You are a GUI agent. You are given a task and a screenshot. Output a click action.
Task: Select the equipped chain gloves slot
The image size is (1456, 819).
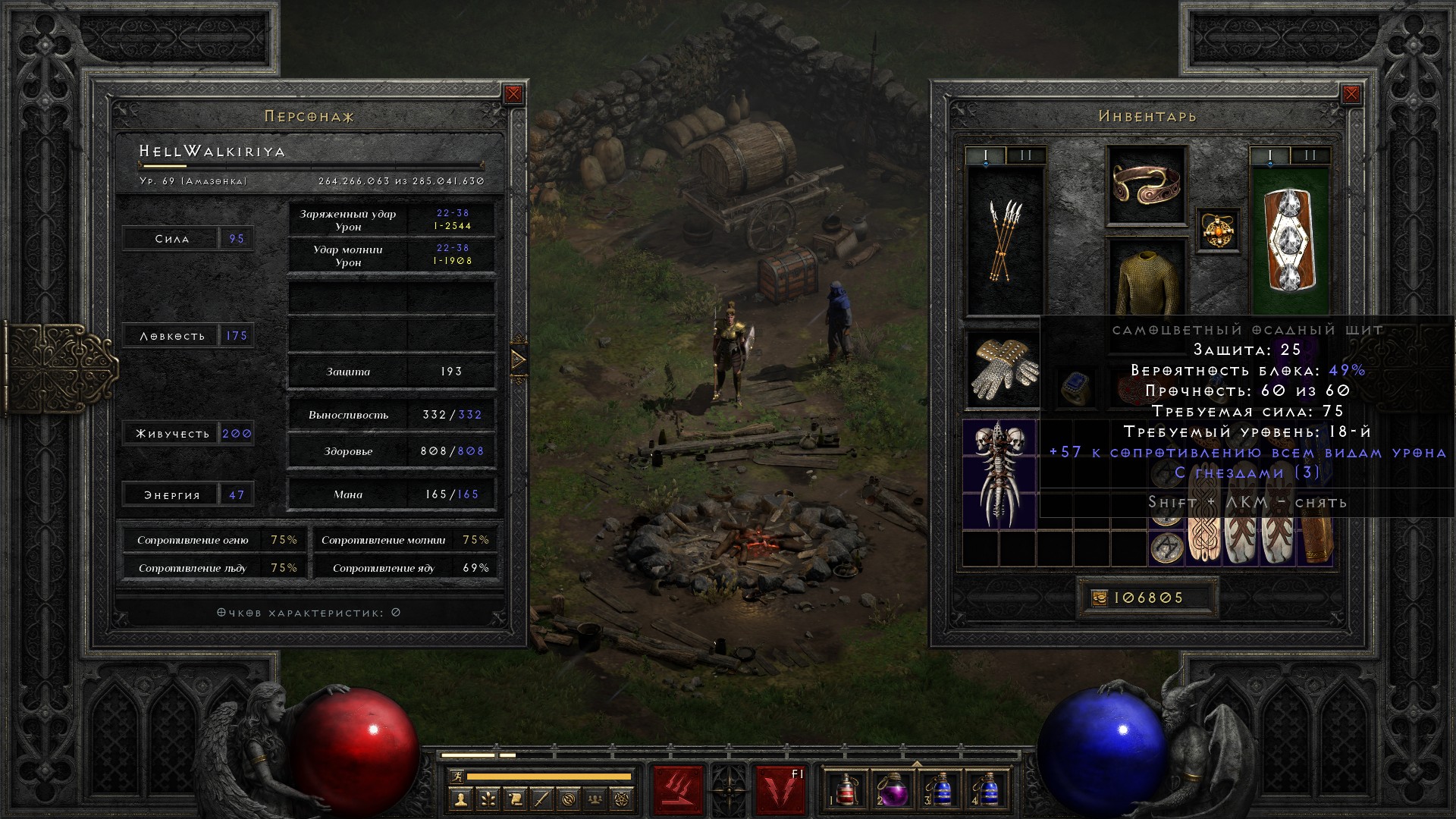click(1003, 369)
